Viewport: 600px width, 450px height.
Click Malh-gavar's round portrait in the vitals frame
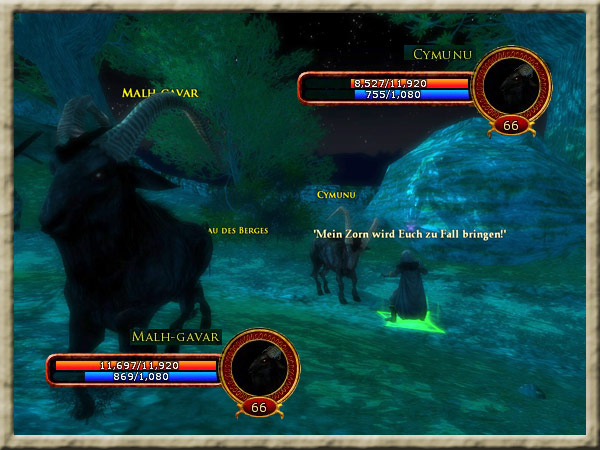tap(259, 367)
